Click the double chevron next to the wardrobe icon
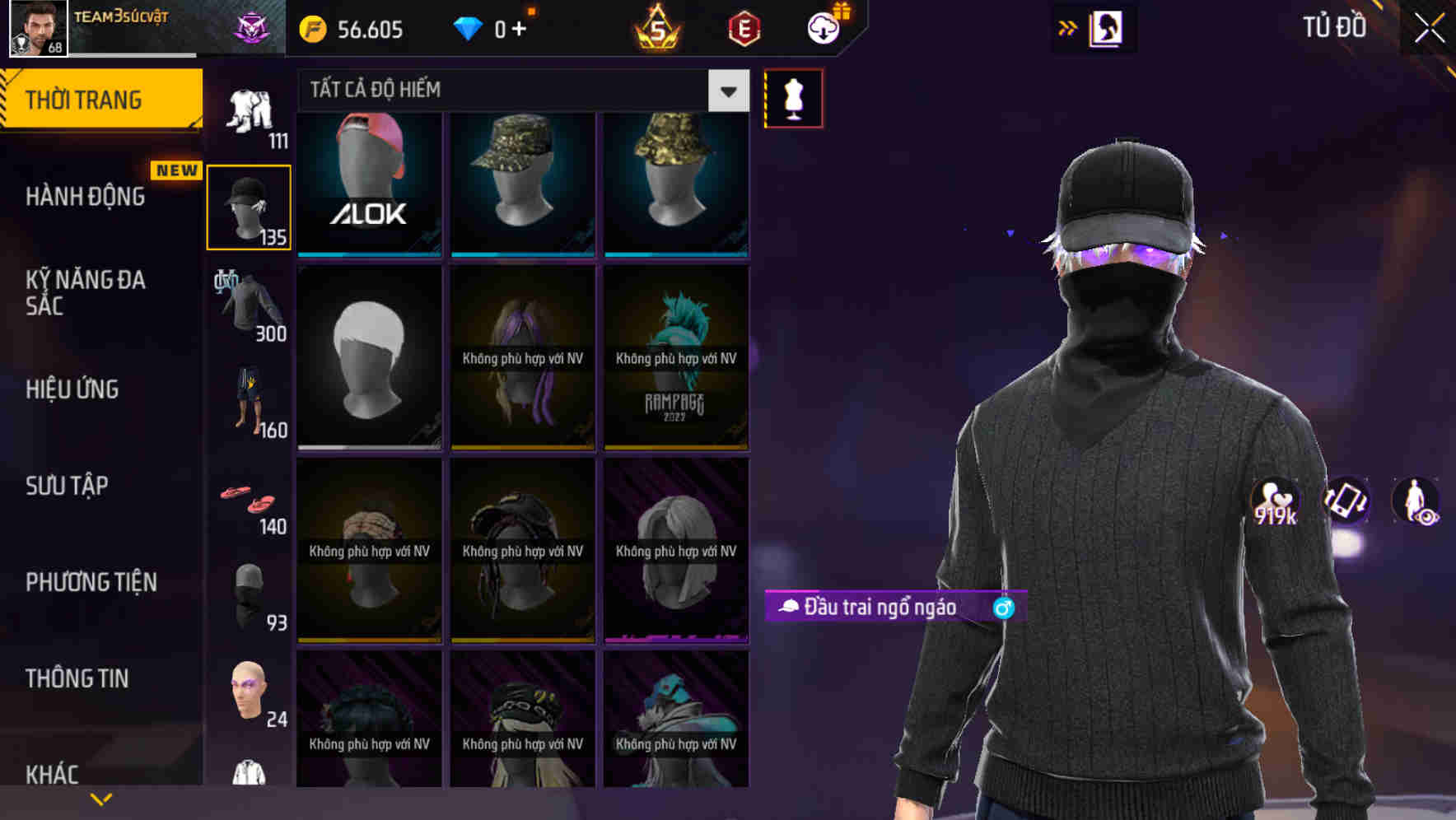The width and height of the screenshot is (1456, 820). pos(1068,27)
